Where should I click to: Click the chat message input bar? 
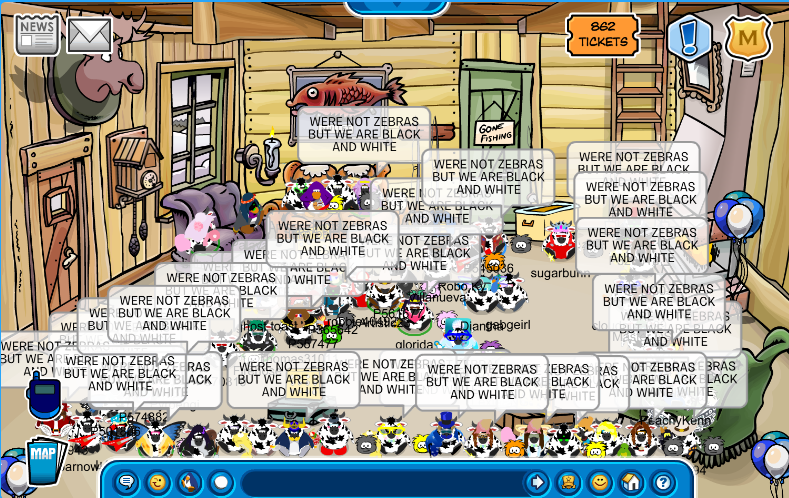(380, 482)
